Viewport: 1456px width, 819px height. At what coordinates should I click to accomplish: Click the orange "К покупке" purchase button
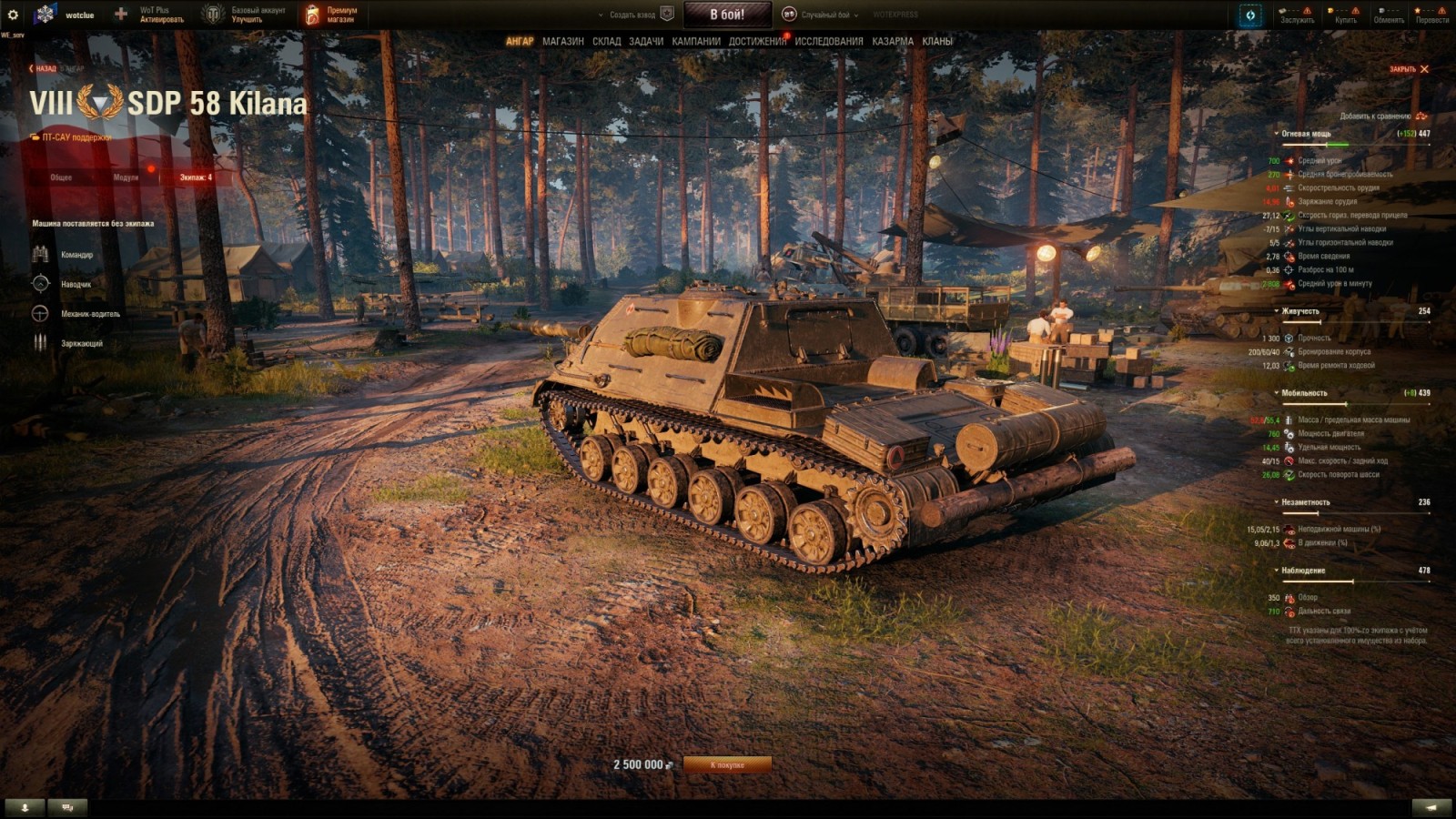point(727,765)
